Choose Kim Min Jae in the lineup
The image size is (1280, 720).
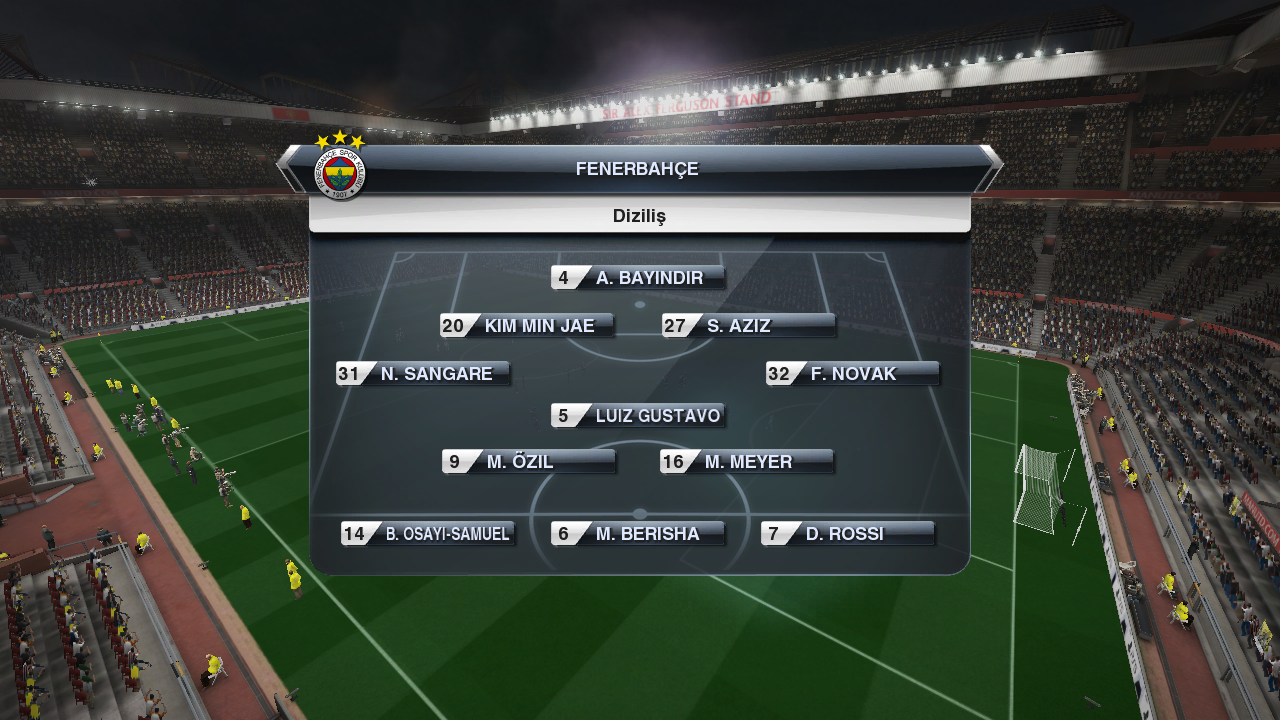(527, 326)
